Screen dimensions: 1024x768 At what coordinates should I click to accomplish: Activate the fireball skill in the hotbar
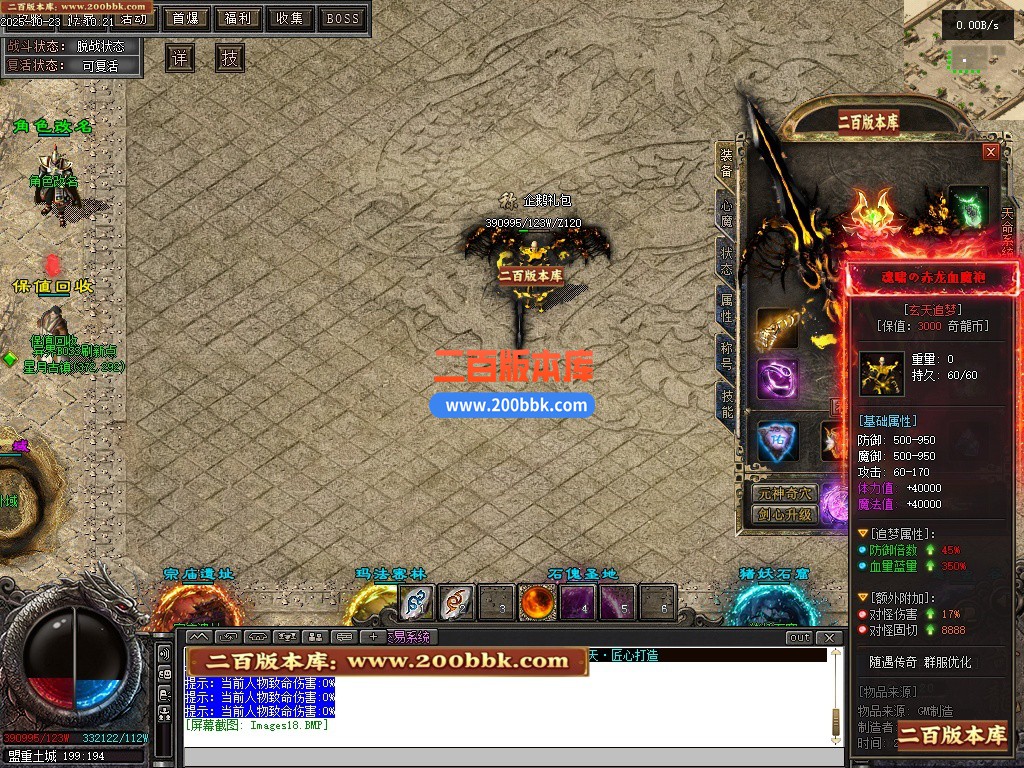[x=538, y=602]
